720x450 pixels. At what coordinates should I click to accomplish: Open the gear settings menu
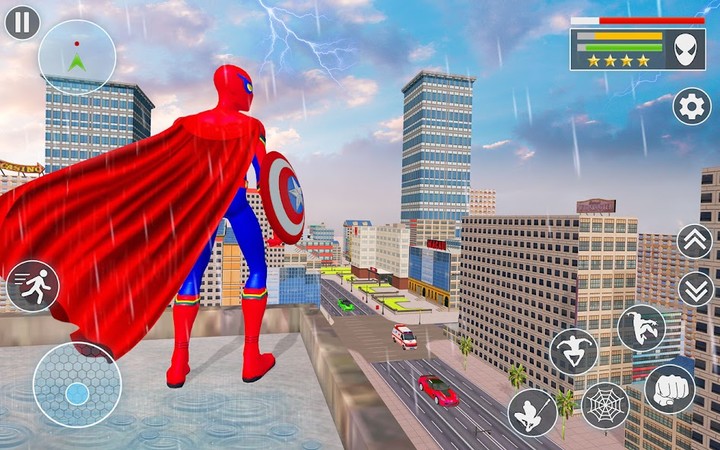[x=691, y=106]
